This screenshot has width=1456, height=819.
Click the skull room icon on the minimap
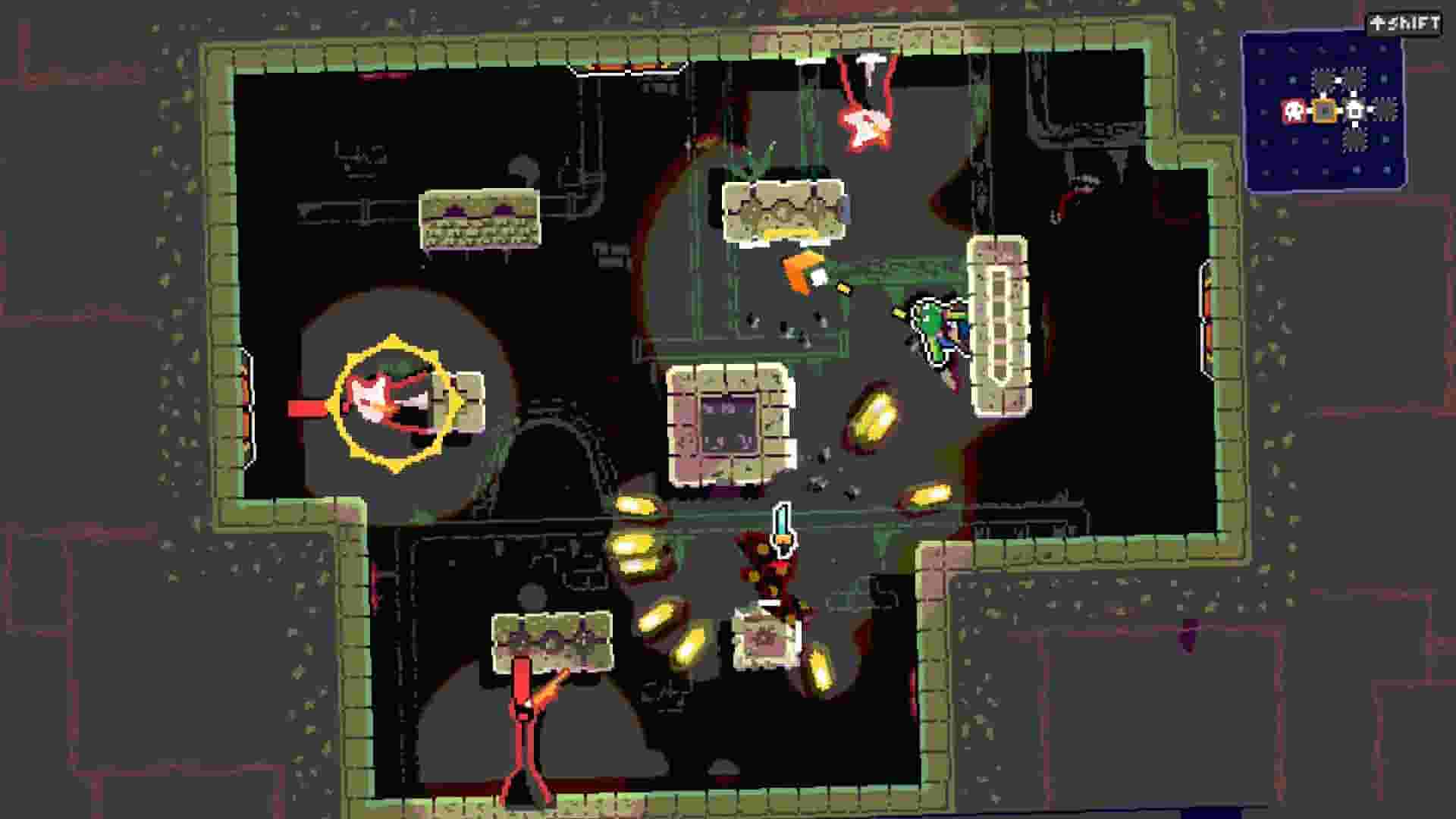point(1293,110)
